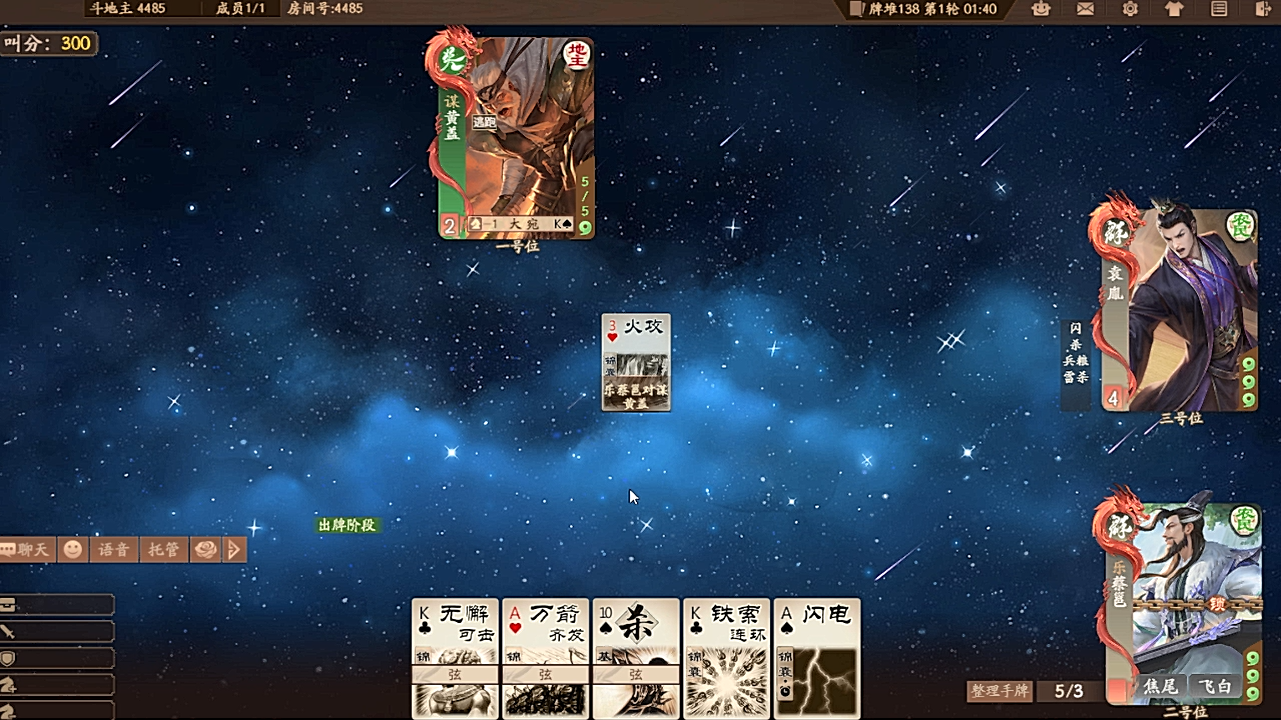Image resolution: width=1281 pixels, height=720 pixels.
Task: Open the mail envelope icon
Action: pyautogui.click(x=1085, y=9)
